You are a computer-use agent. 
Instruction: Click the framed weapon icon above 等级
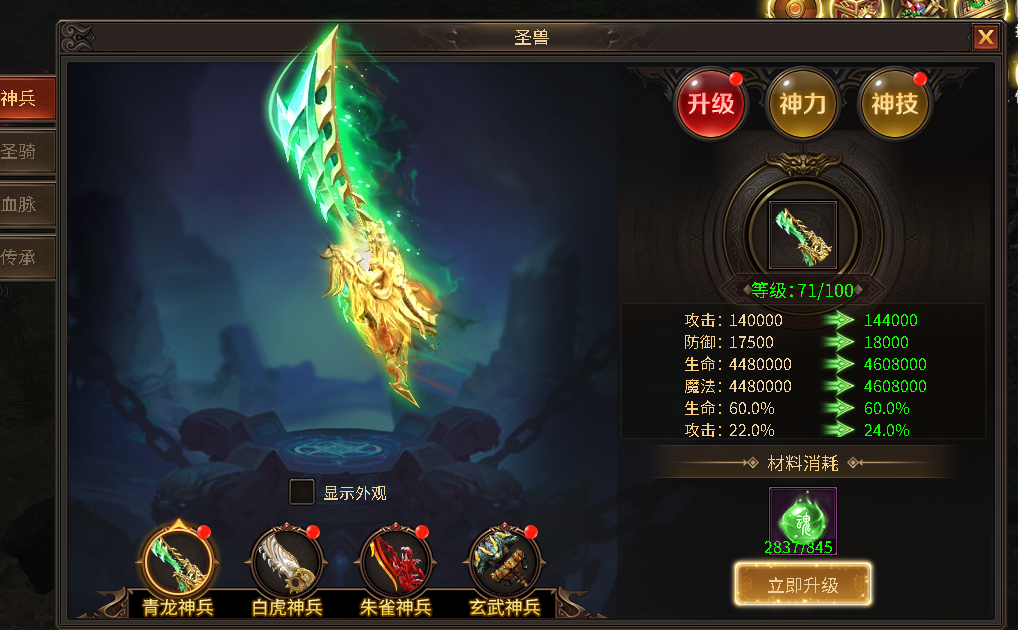tap(802, 235)
